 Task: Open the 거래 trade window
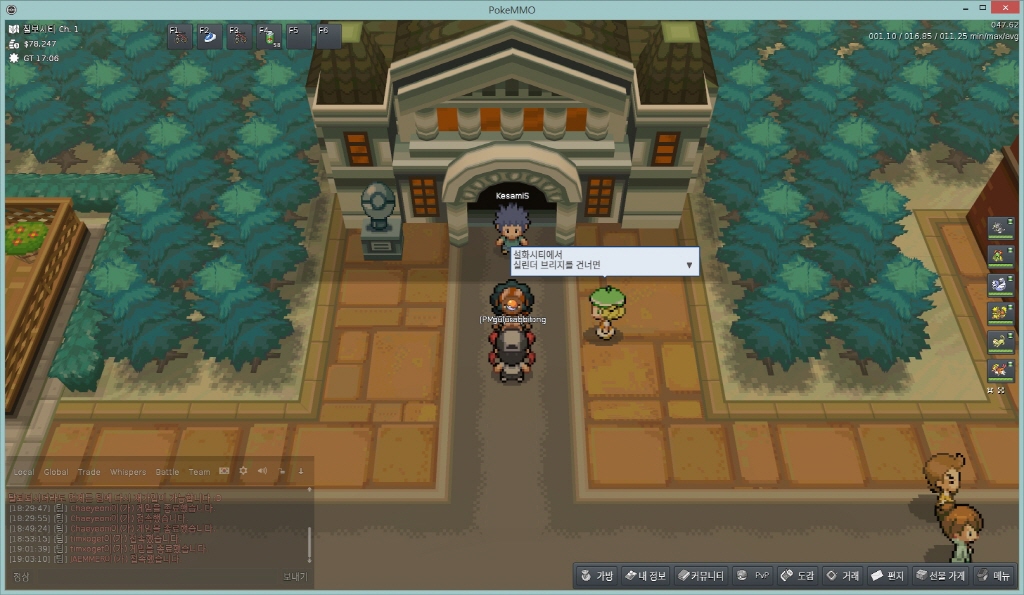click(842, 576)
